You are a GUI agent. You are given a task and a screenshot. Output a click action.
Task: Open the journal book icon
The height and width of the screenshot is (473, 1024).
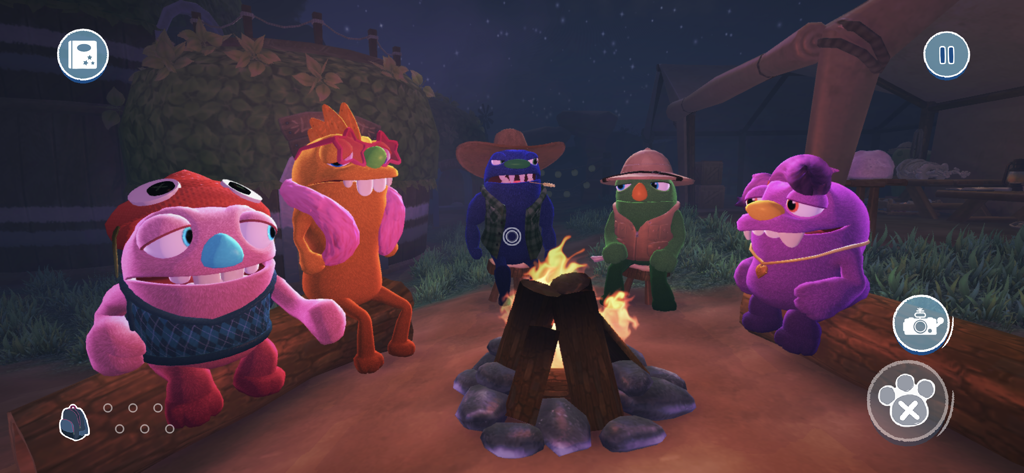(x=83, y=55)
